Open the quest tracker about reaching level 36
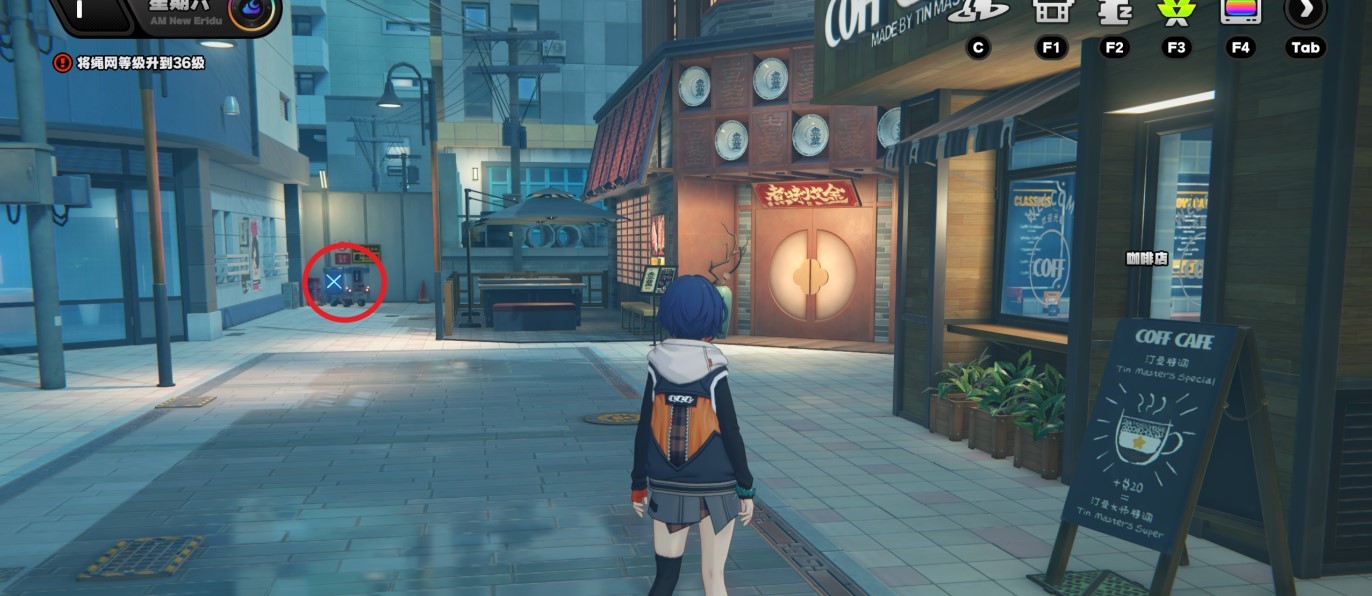Image resolution: width=1372 pixels, height=596 pixels. (x=141, y=63)
